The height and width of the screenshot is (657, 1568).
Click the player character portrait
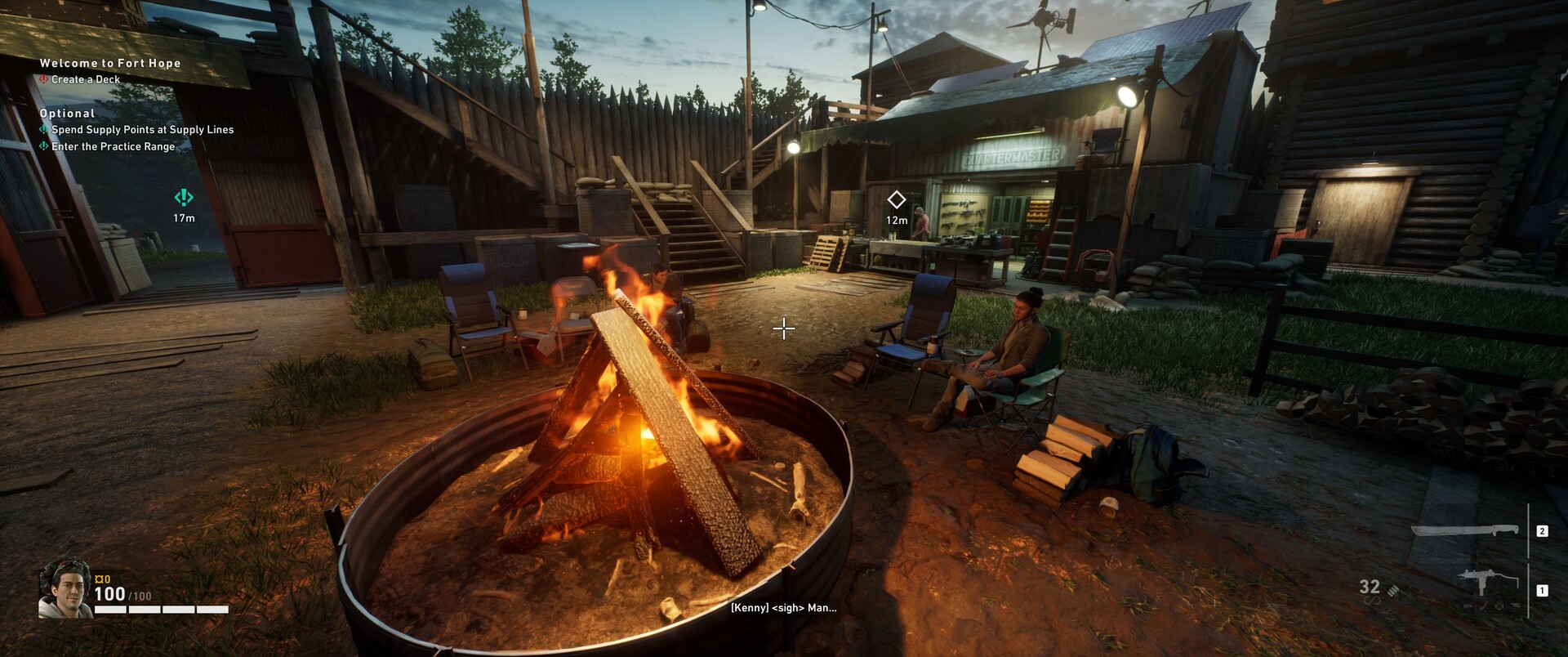65,588
